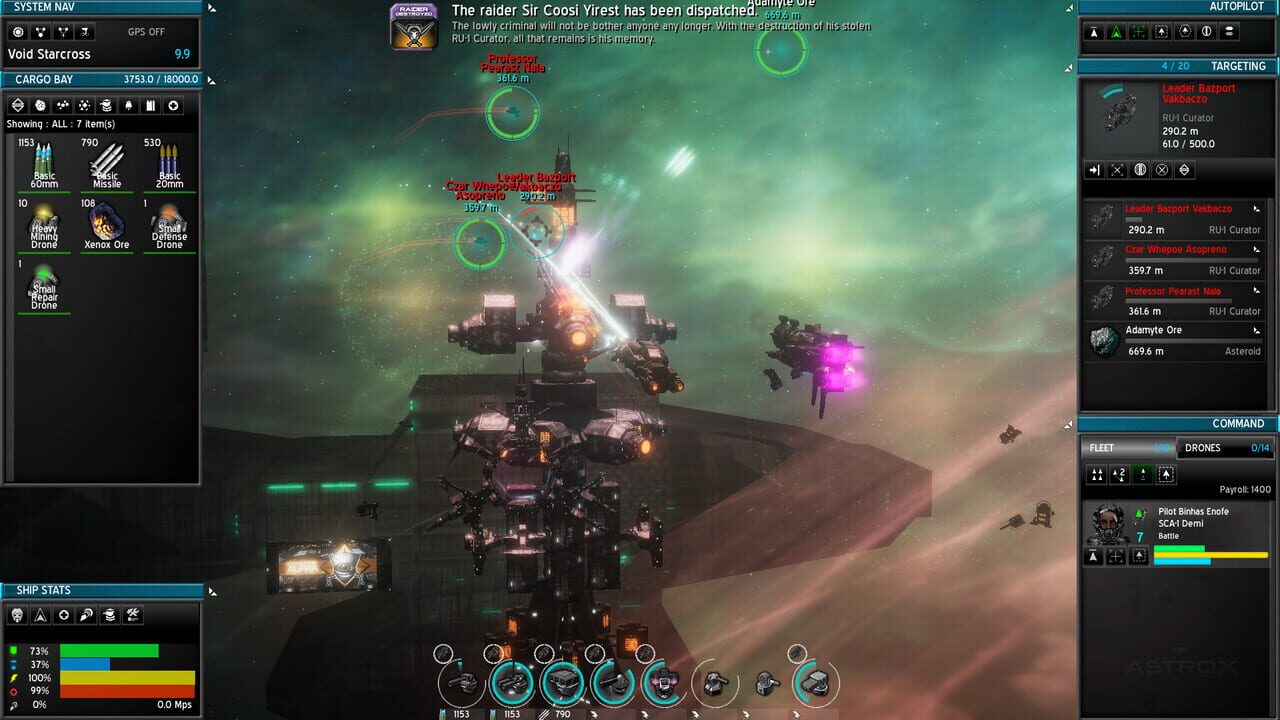Image resolution: width=1280 pixels, height=720 pixels.
Task: Select the fleet formation icon under Fleet tab
Action: pos(1097,475)
